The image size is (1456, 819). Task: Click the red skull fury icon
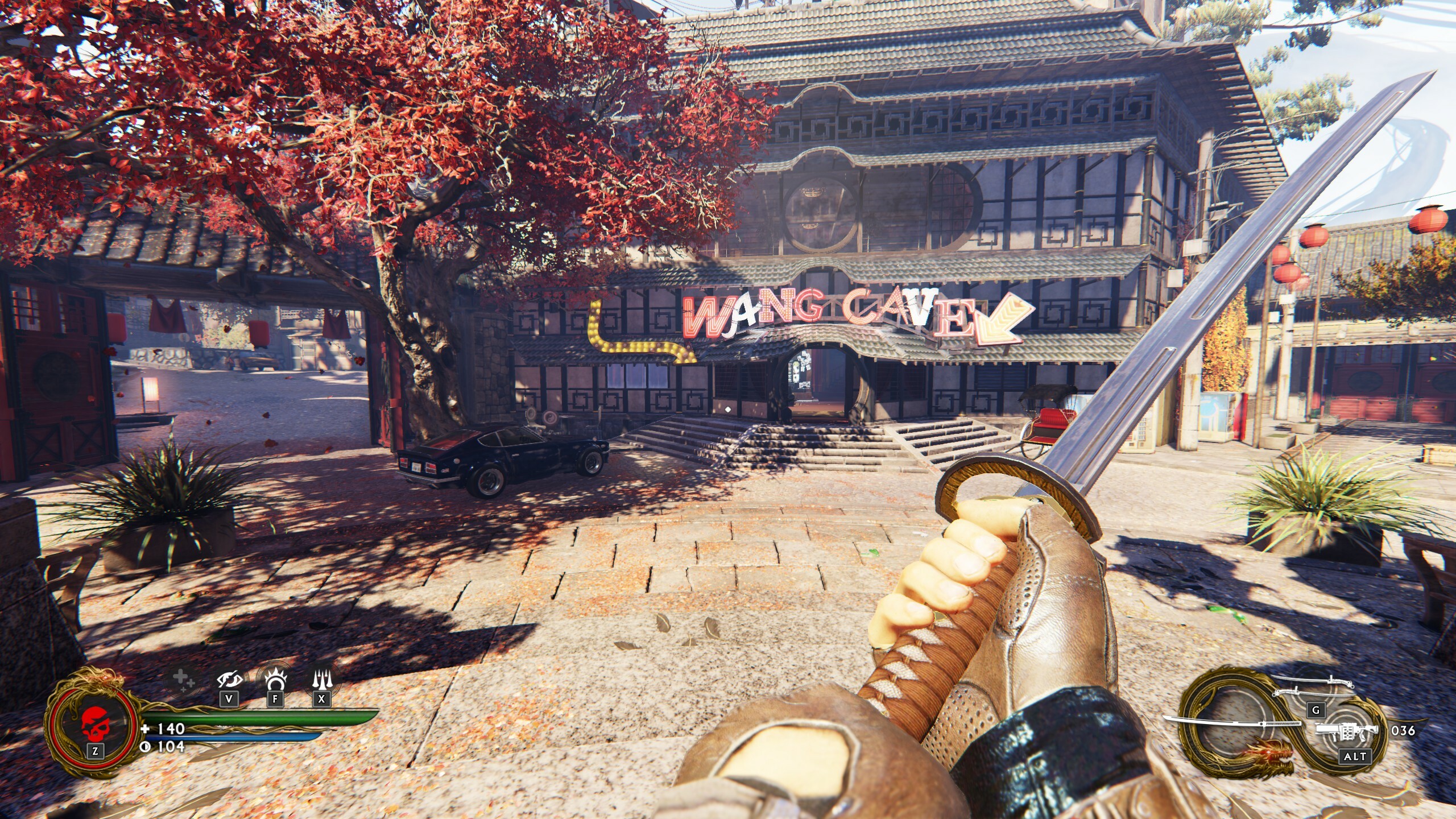94,723
